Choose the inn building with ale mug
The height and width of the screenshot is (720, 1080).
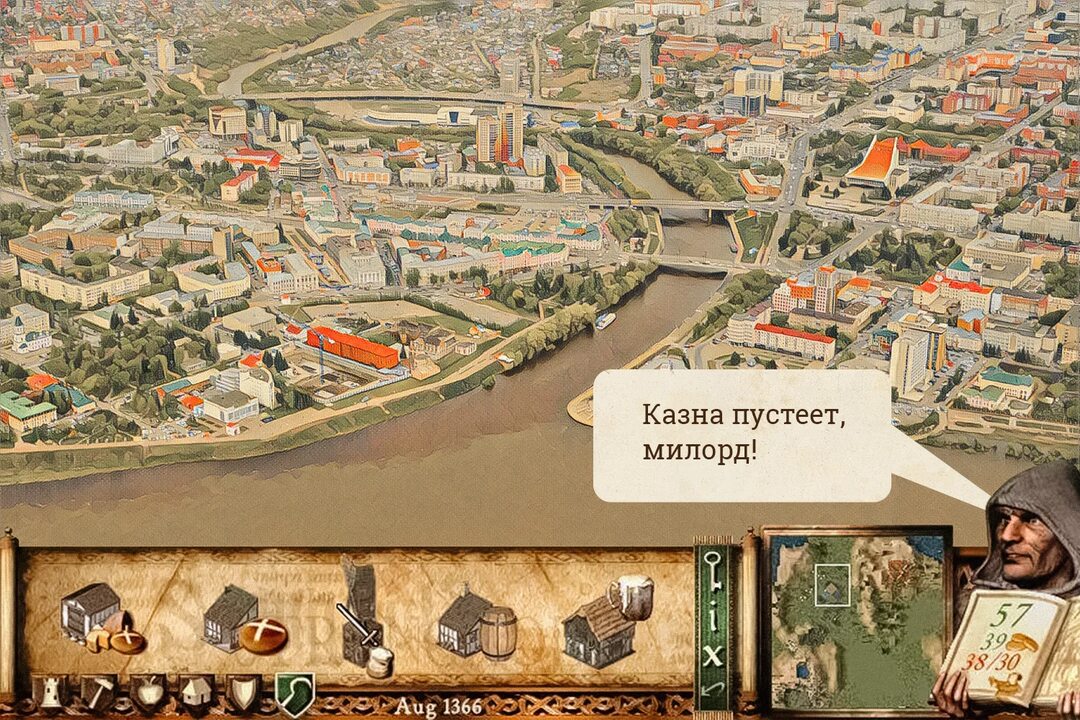coord(606,620)
